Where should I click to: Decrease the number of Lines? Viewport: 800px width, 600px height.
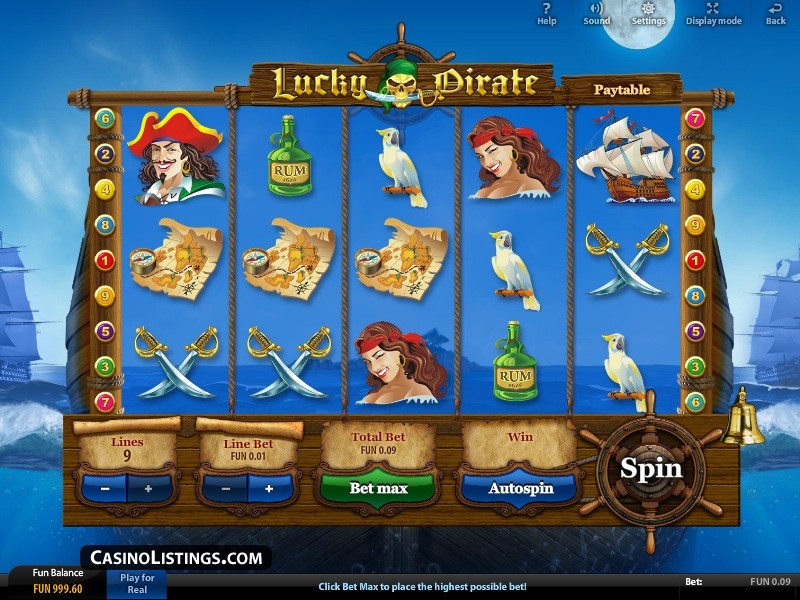tap(105, 489)
